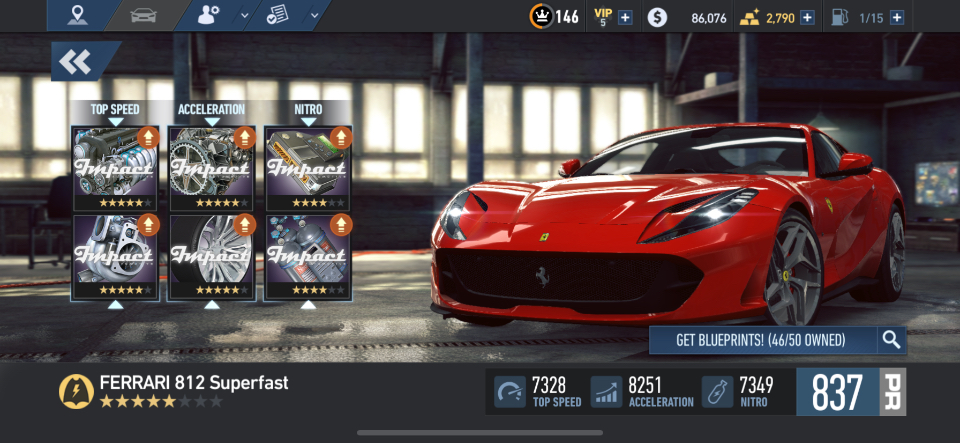
Task: Select the wheel part under Acceleration
Action: tap(211, 256)
